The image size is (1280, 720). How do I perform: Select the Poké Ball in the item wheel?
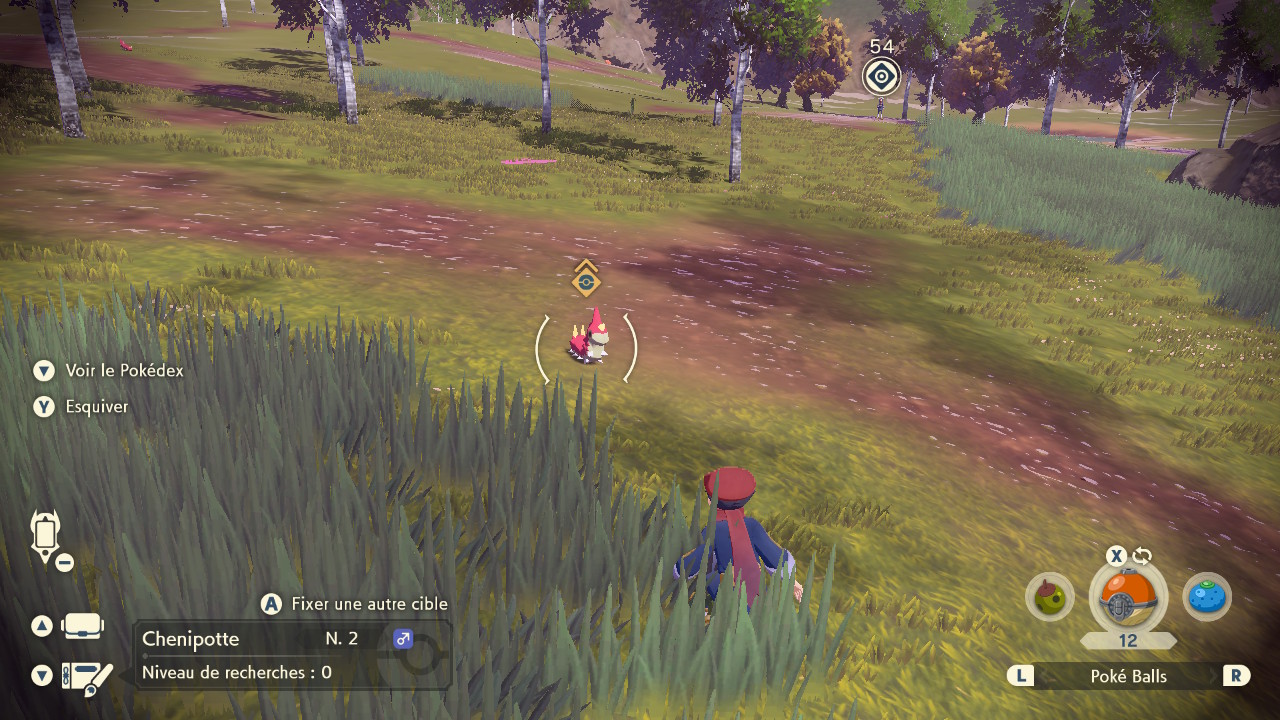click(x=1128, y=598)
